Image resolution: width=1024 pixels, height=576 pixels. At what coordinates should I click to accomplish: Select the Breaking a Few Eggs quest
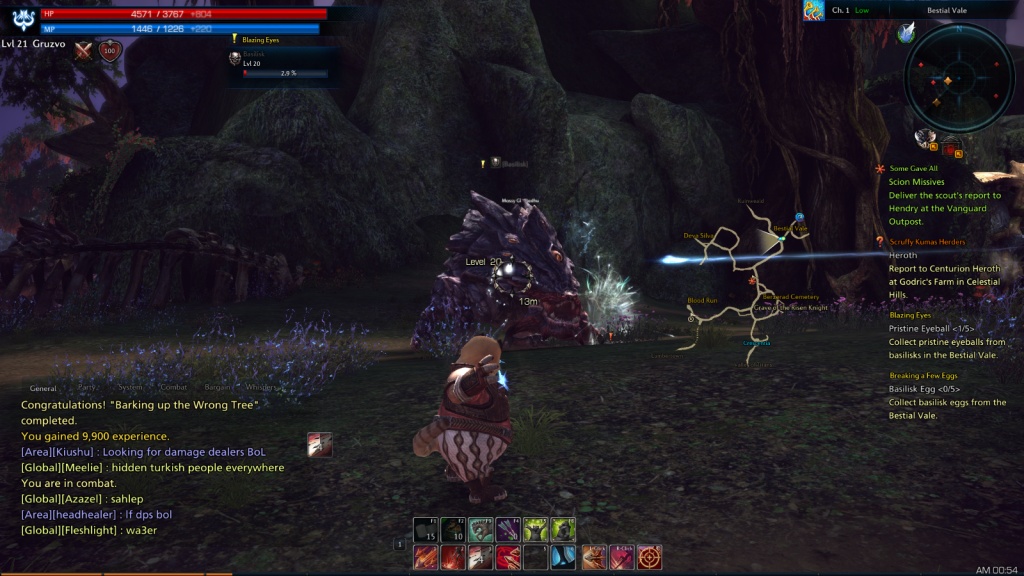923,376
